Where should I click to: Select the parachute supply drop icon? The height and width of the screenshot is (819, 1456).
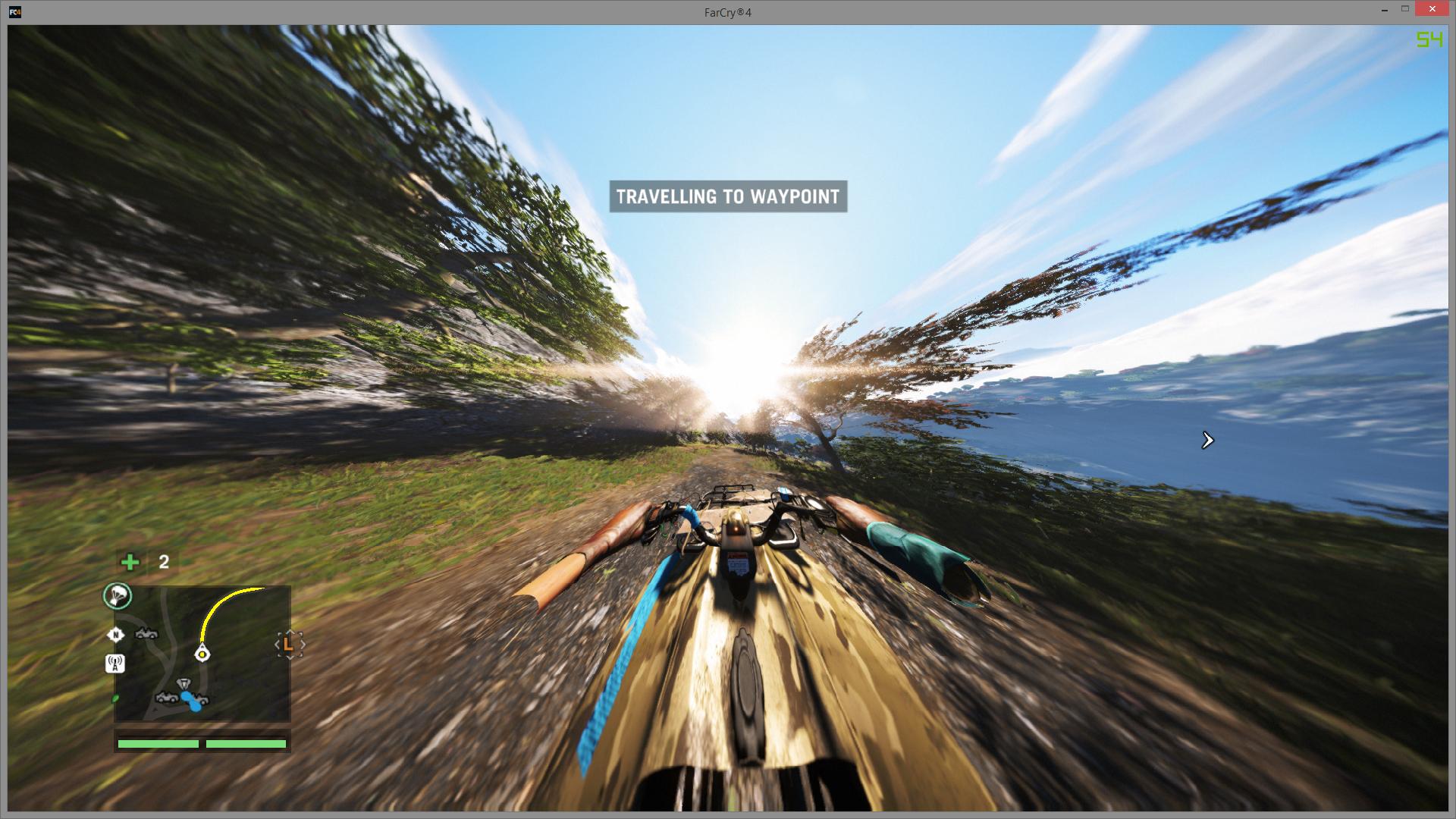pos(118,596)
